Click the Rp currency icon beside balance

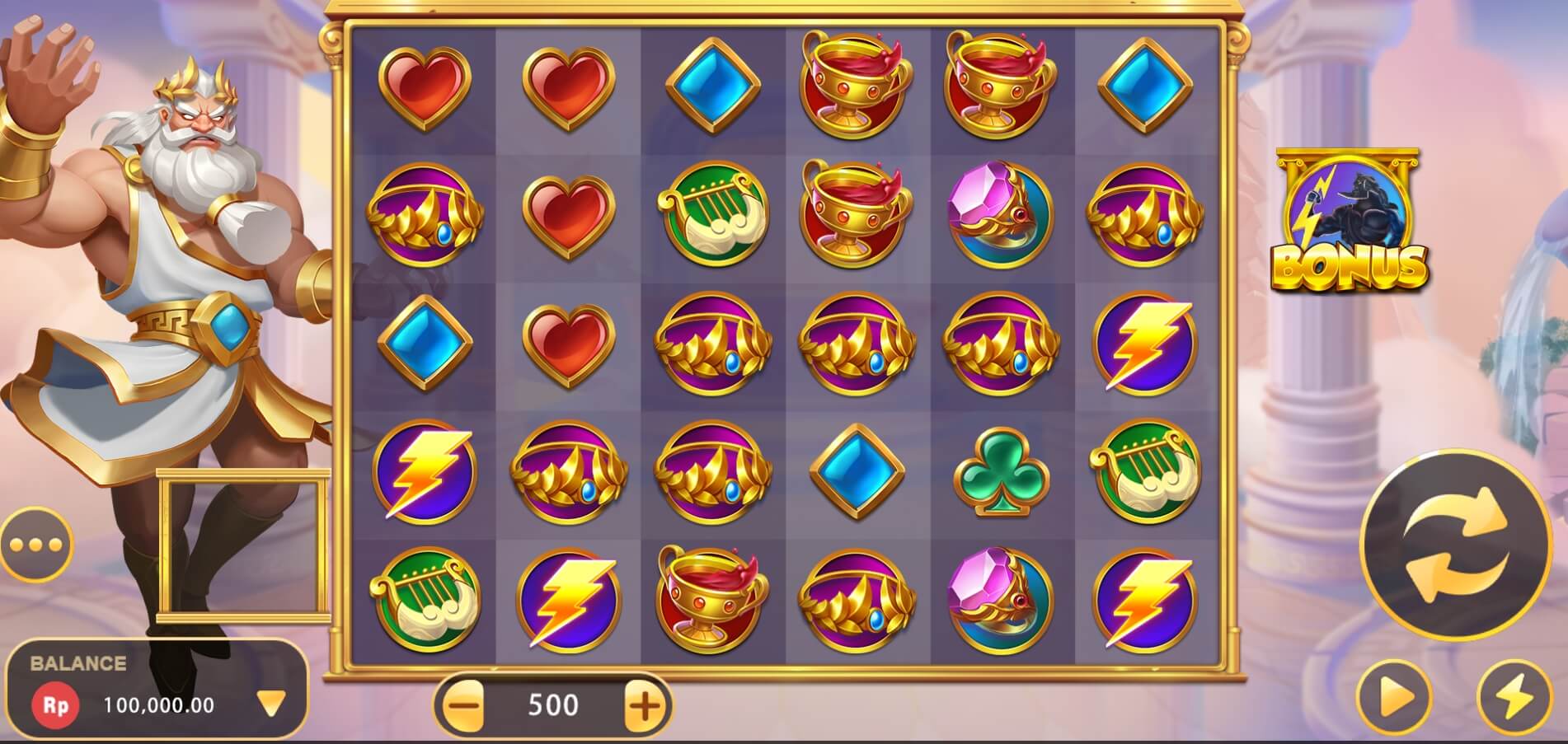(x=54, y=704)
